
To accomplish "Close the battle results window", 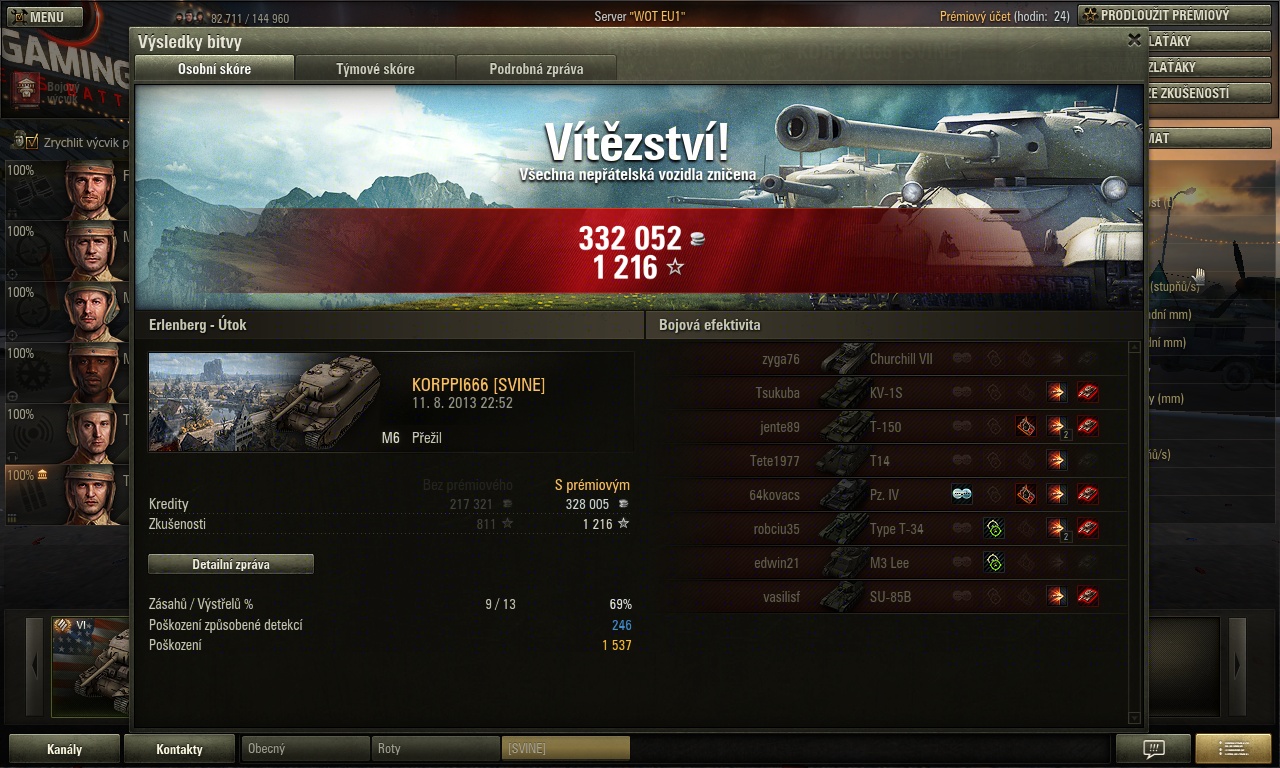I will (1134, 40).
